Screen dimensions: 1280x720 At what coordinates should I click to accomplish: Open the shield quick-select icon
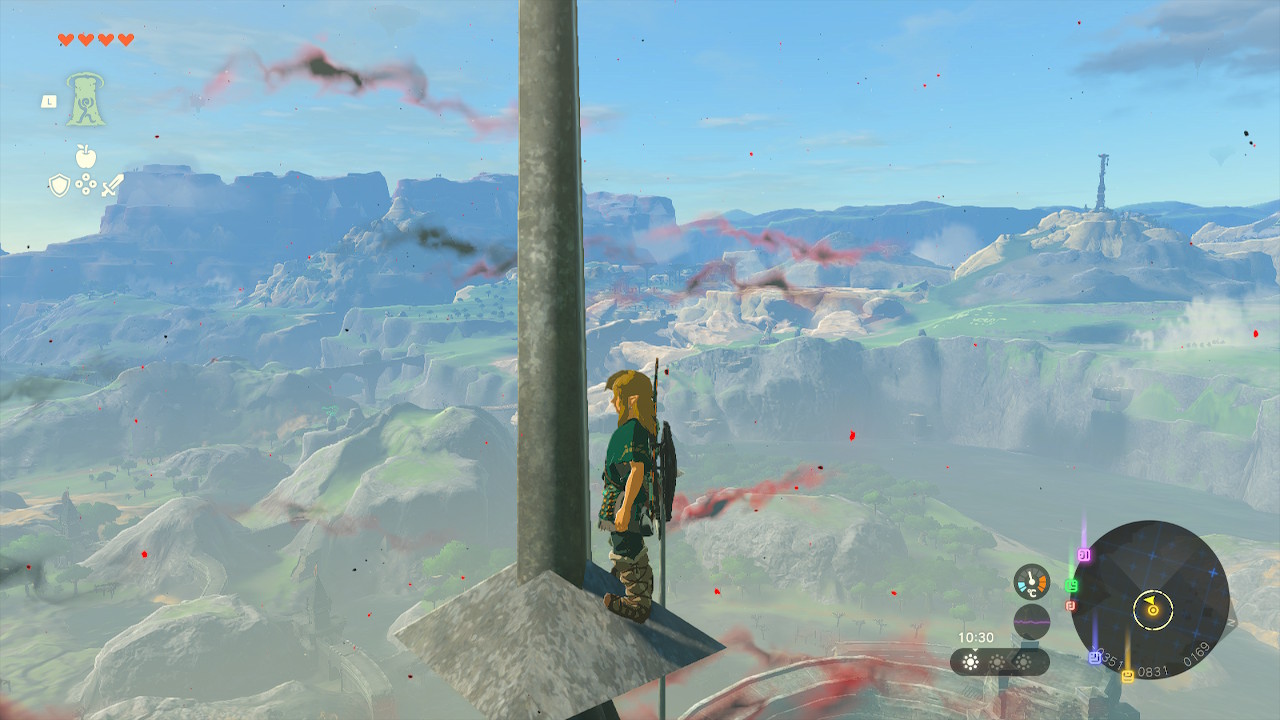tap(59, 185)
